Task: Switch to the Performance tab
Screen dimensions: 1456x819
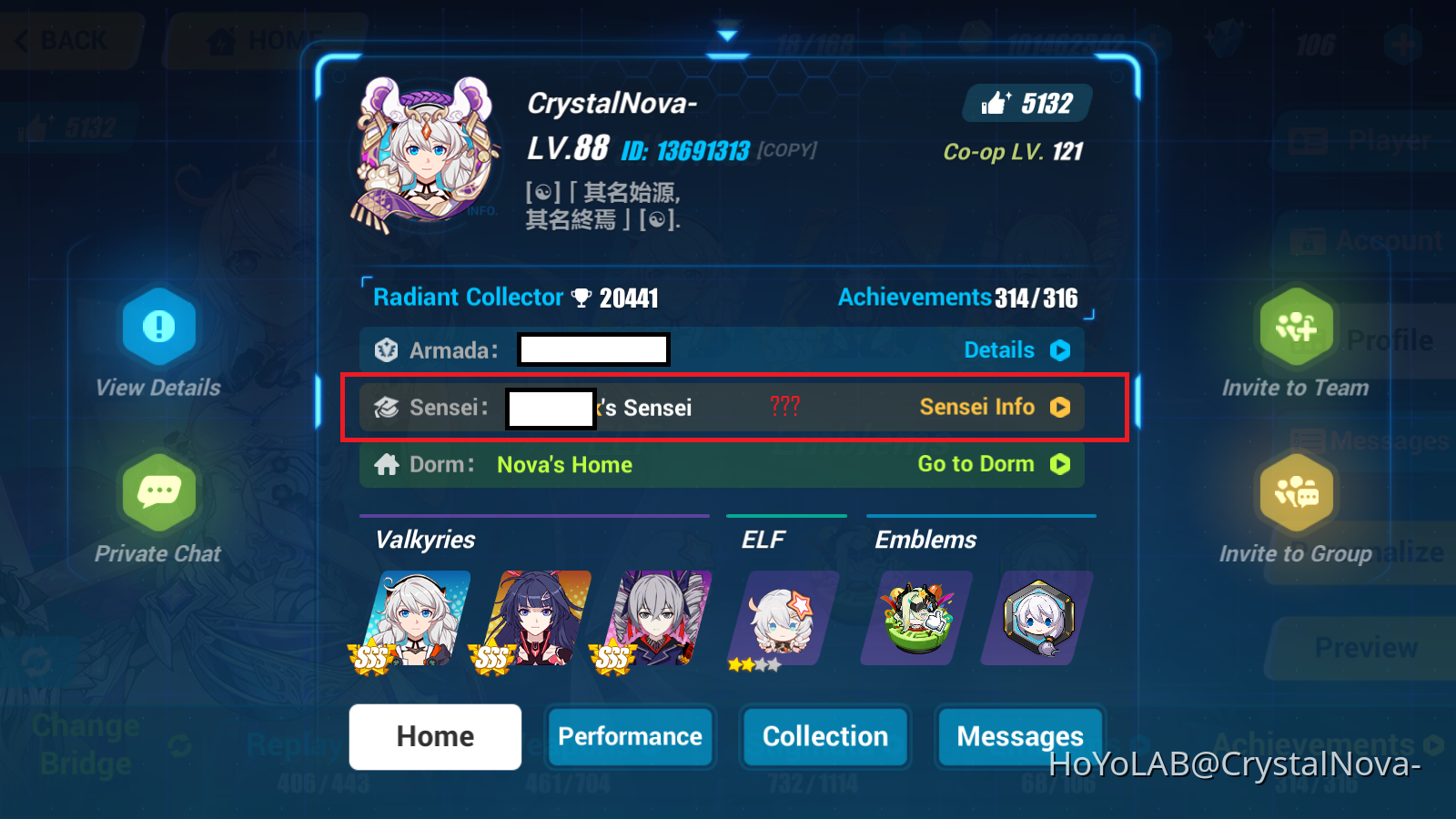Action: pos(631,737)
